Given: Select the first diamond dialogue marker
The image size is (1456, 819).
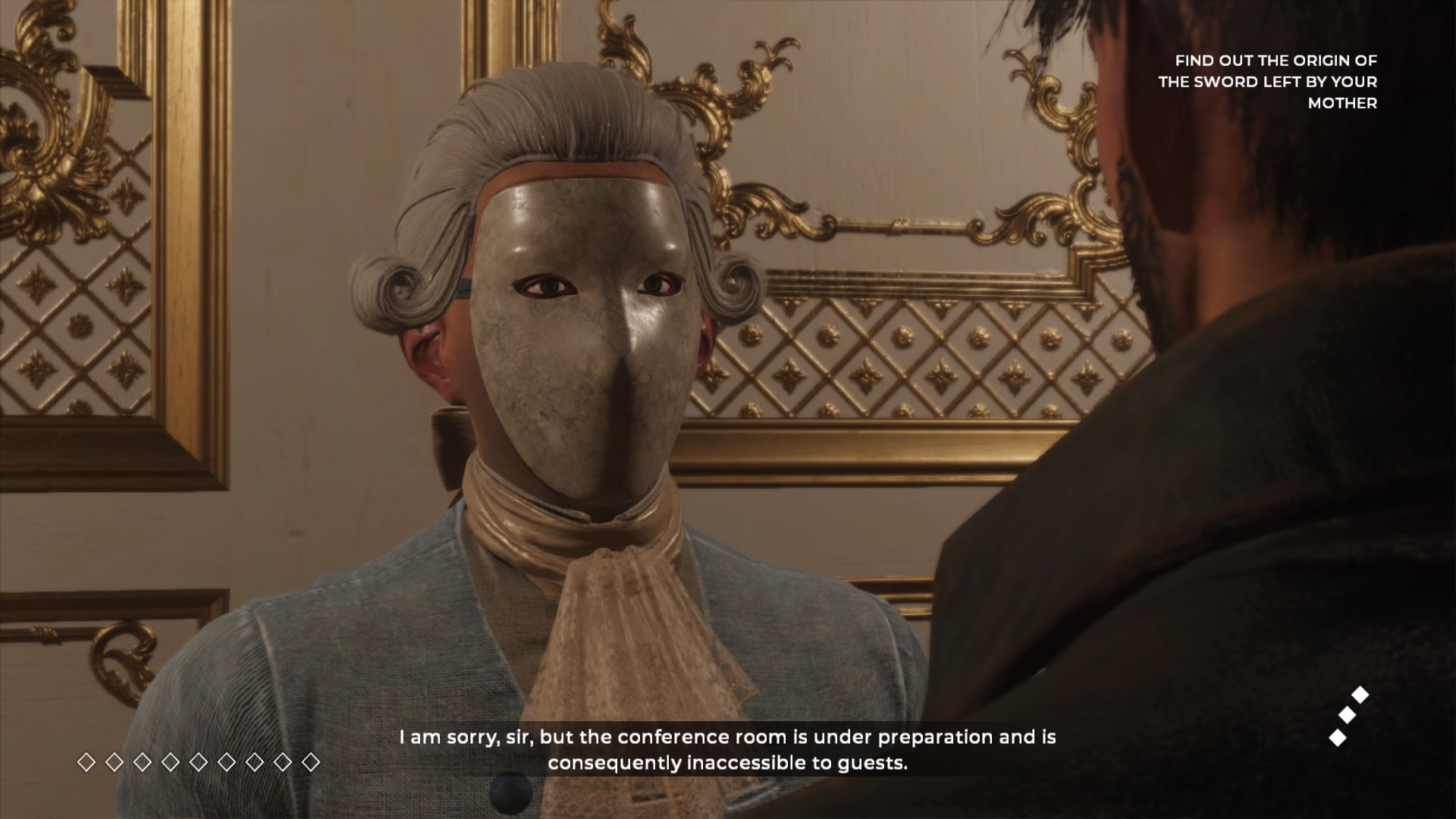Looking at the screenshot, I should 86,761.
